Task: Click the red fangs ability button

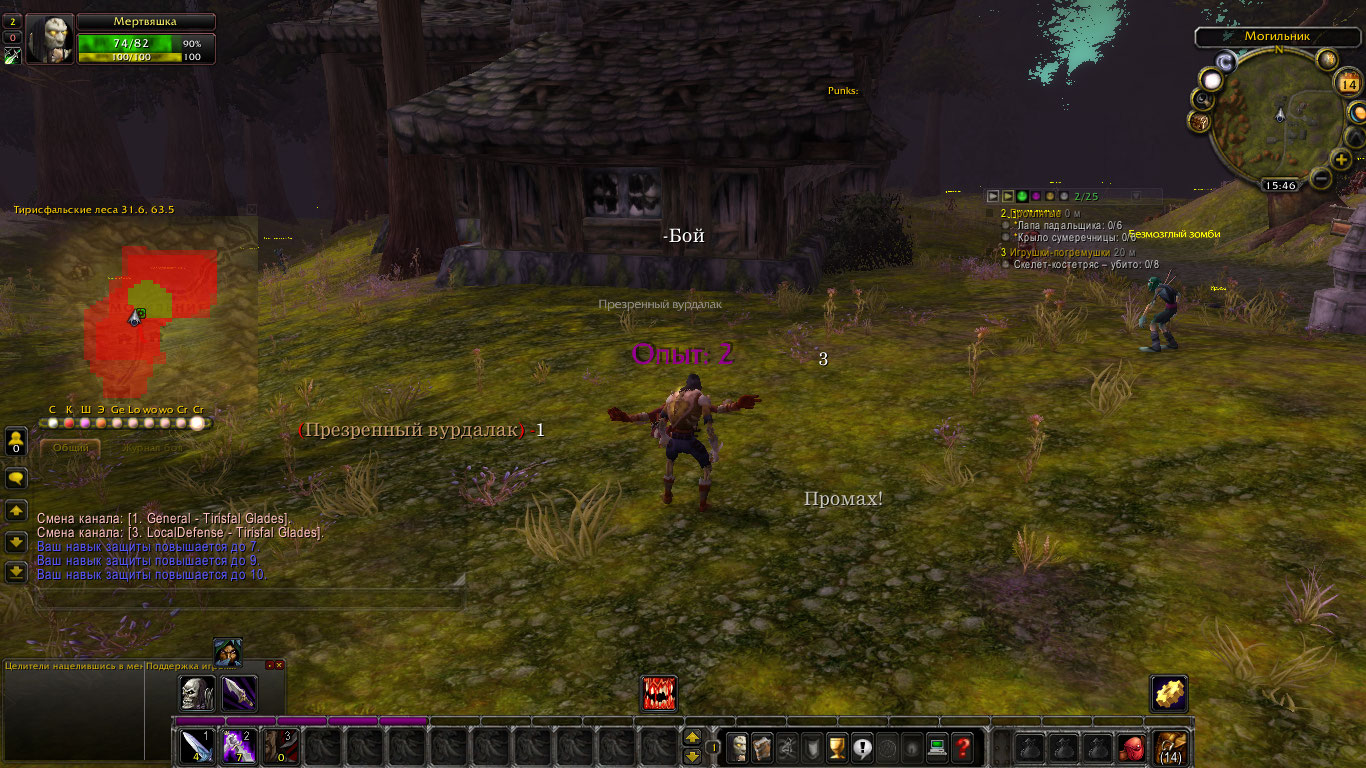Action: click(659, 694)
